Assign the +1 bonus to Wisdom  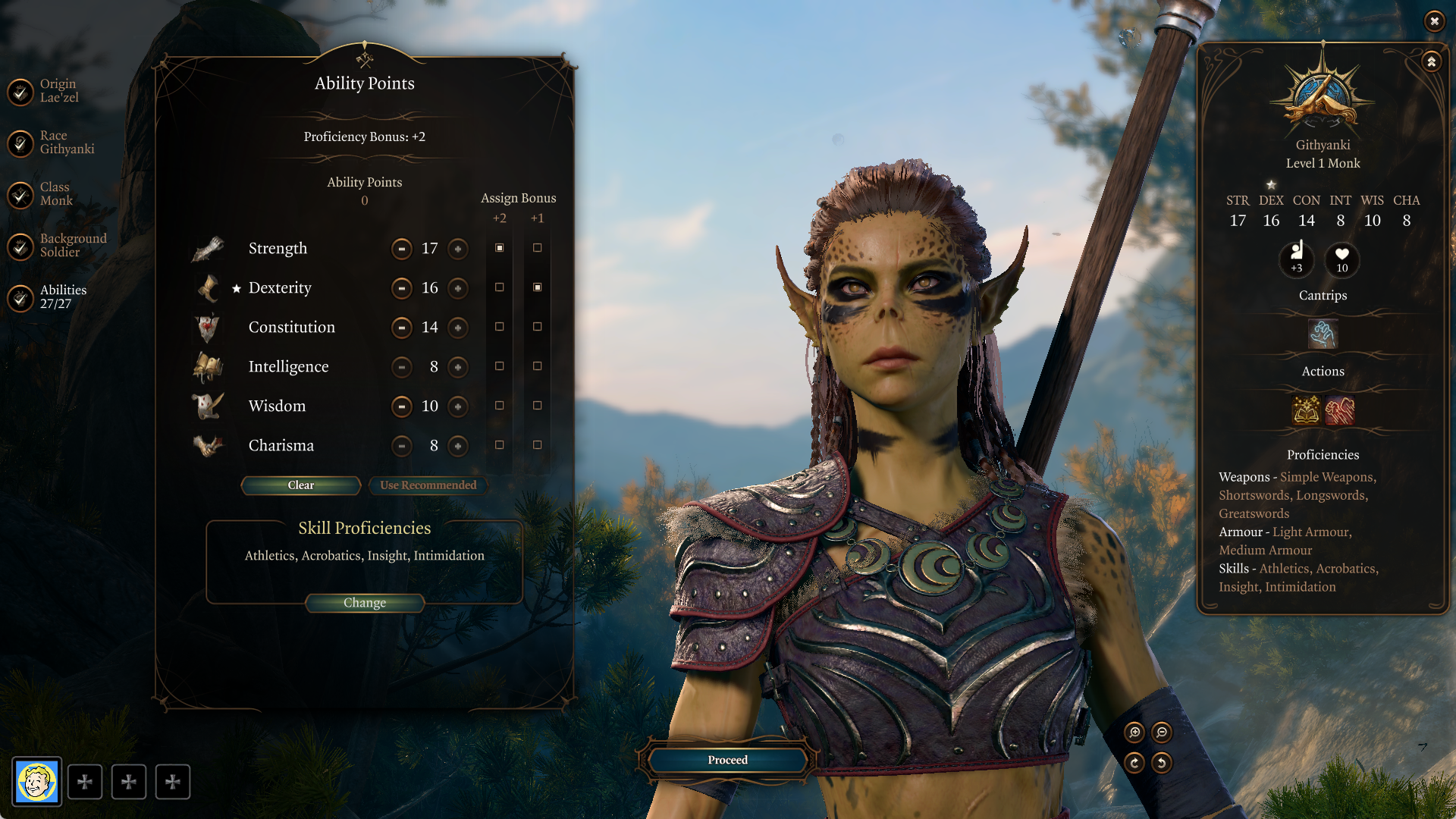[537, 406]
